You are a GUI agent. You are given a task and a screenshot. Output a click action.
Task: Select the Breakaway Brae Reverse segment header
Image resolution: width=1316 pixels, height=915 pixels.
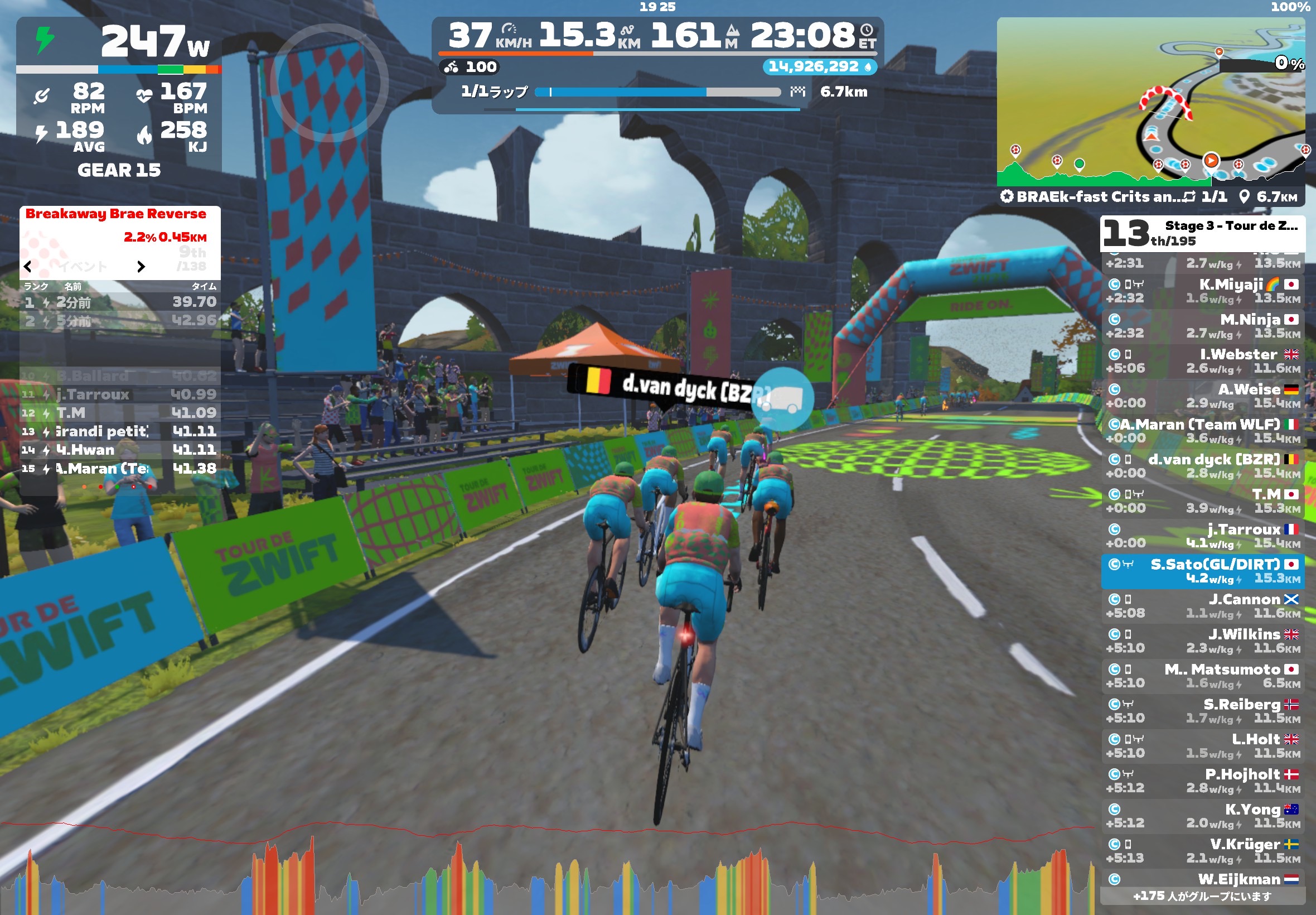pyautogui.click(x=116, y=214)
